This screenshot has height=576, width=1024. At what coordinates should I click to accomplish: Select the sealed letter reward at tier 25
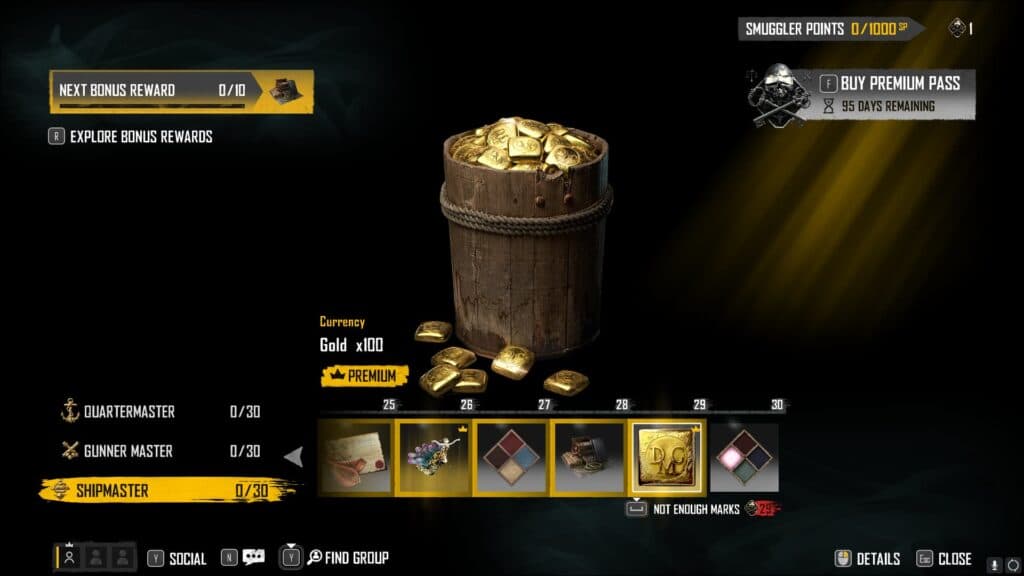click(356, 458)
